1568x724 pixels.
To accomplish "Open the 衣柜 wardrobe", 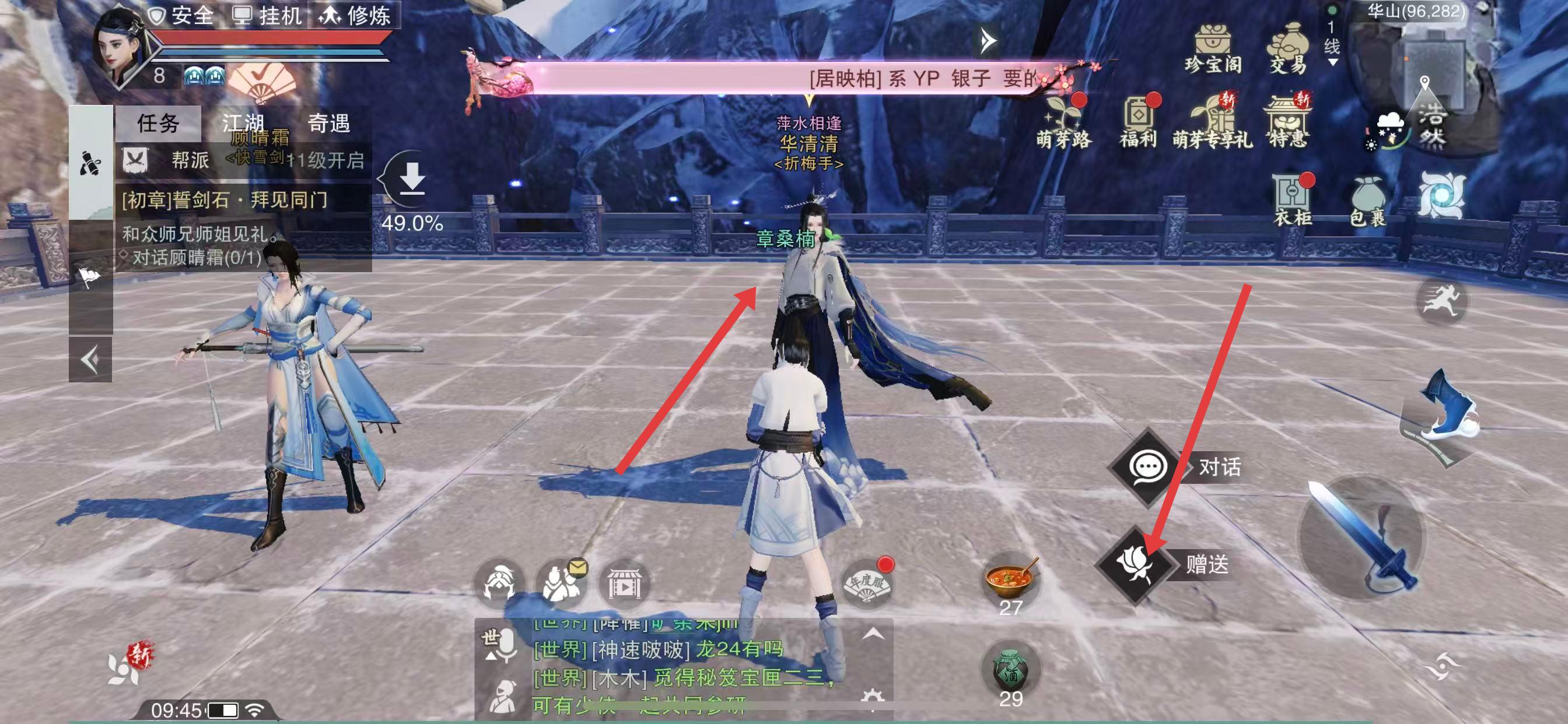I will coord(1291,201).
